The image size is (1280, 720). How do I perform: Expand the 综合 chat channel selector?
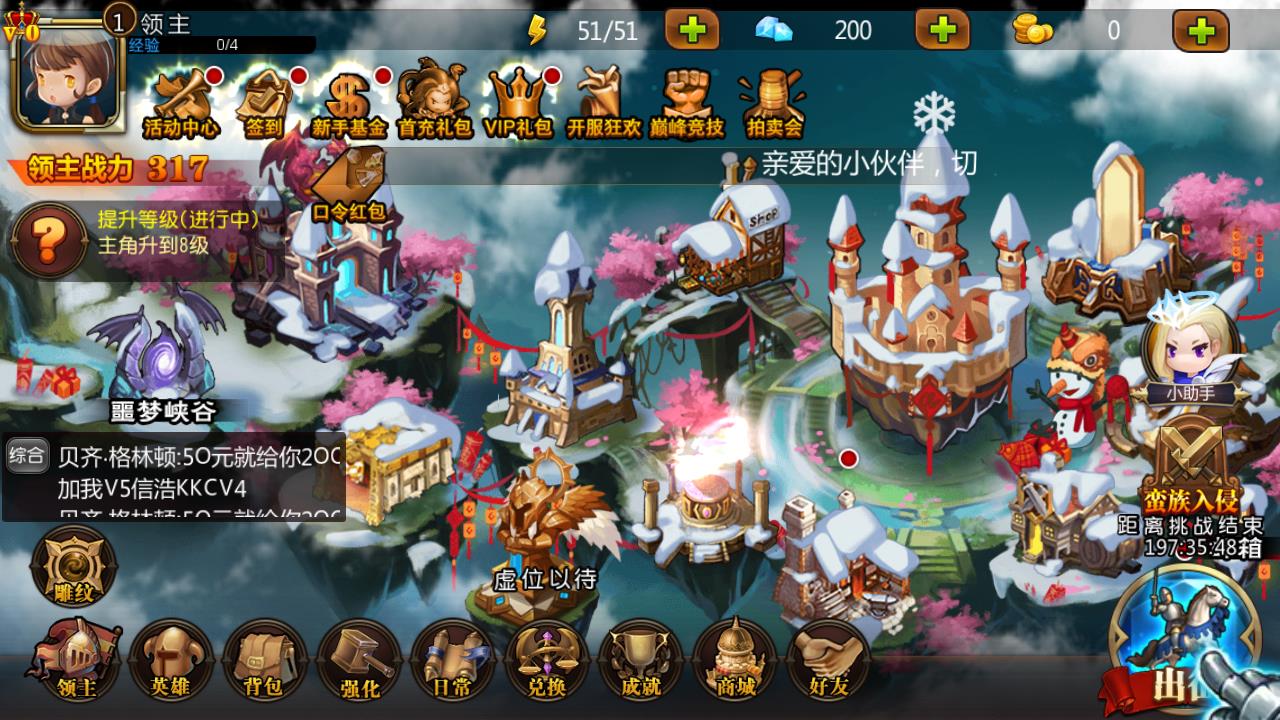[x=28, y=456]
